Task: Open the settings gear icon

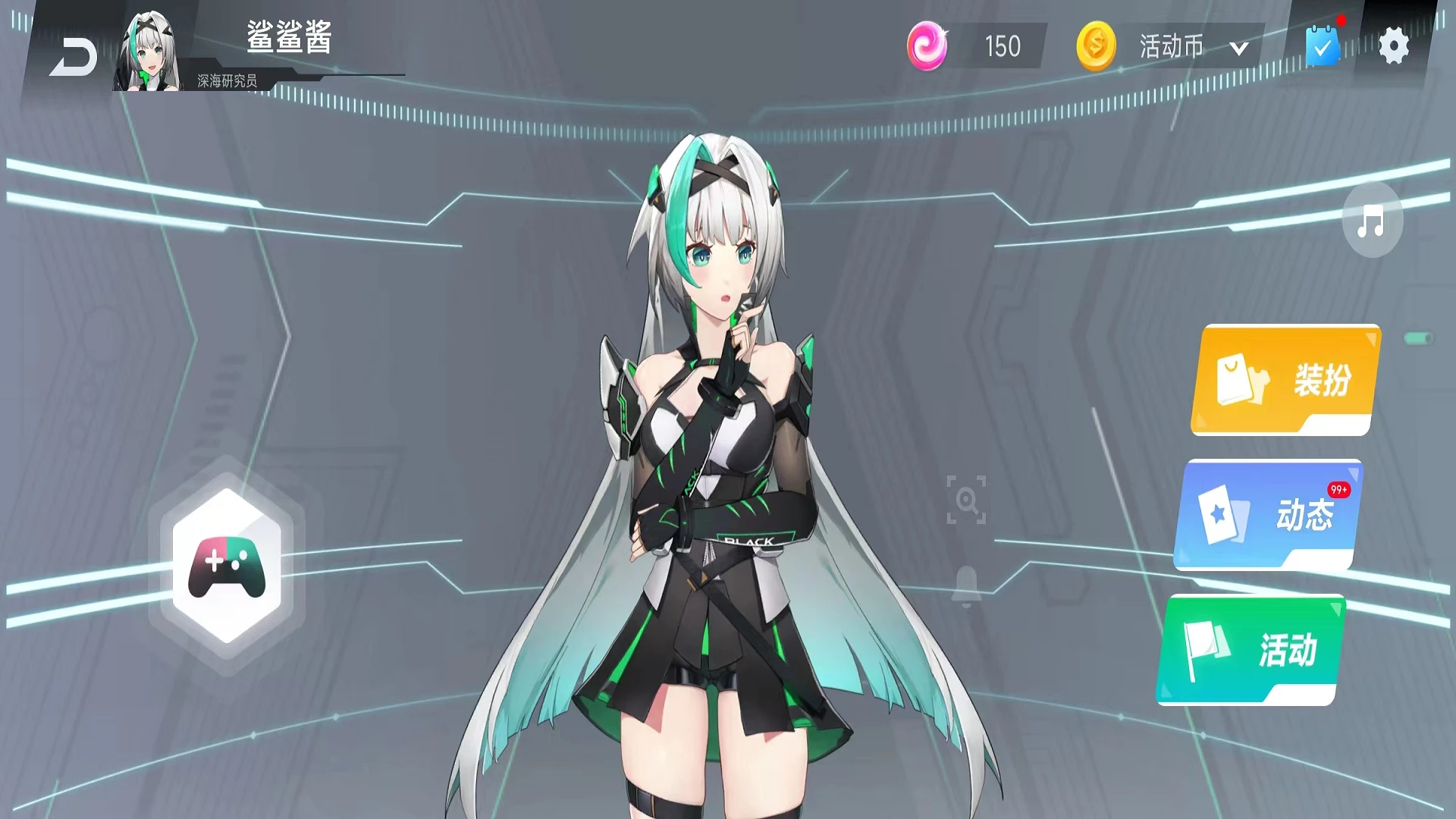Action: 1396,45
